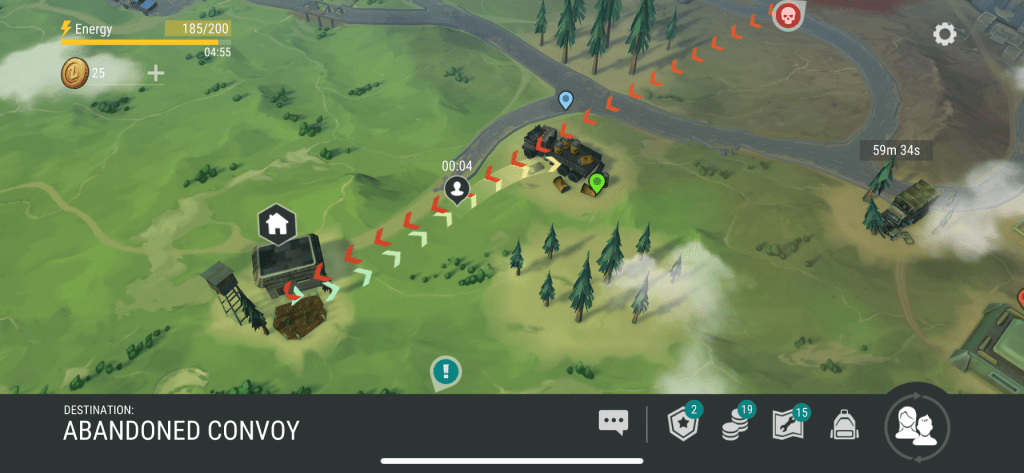Image resolution: width=1024 pixels, height=473 pixels.
Task: Open the settings gear menu
Action: point(944,35)
